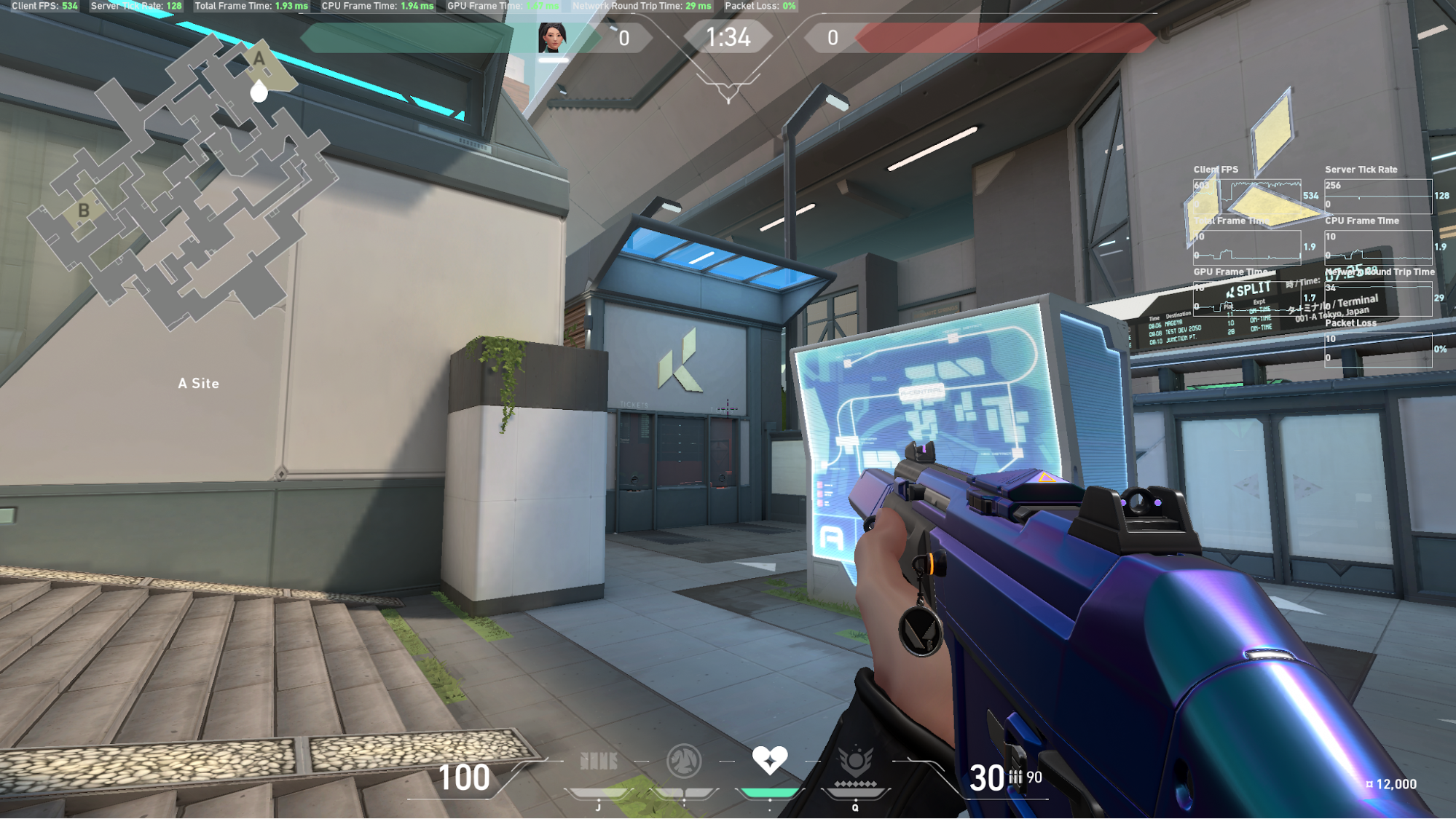The width and height of the screenshot is (1456, 819).
Task: Activate the Barrier Orb wall ability icon
Action: pyautogui.click(x=599, y=761)
